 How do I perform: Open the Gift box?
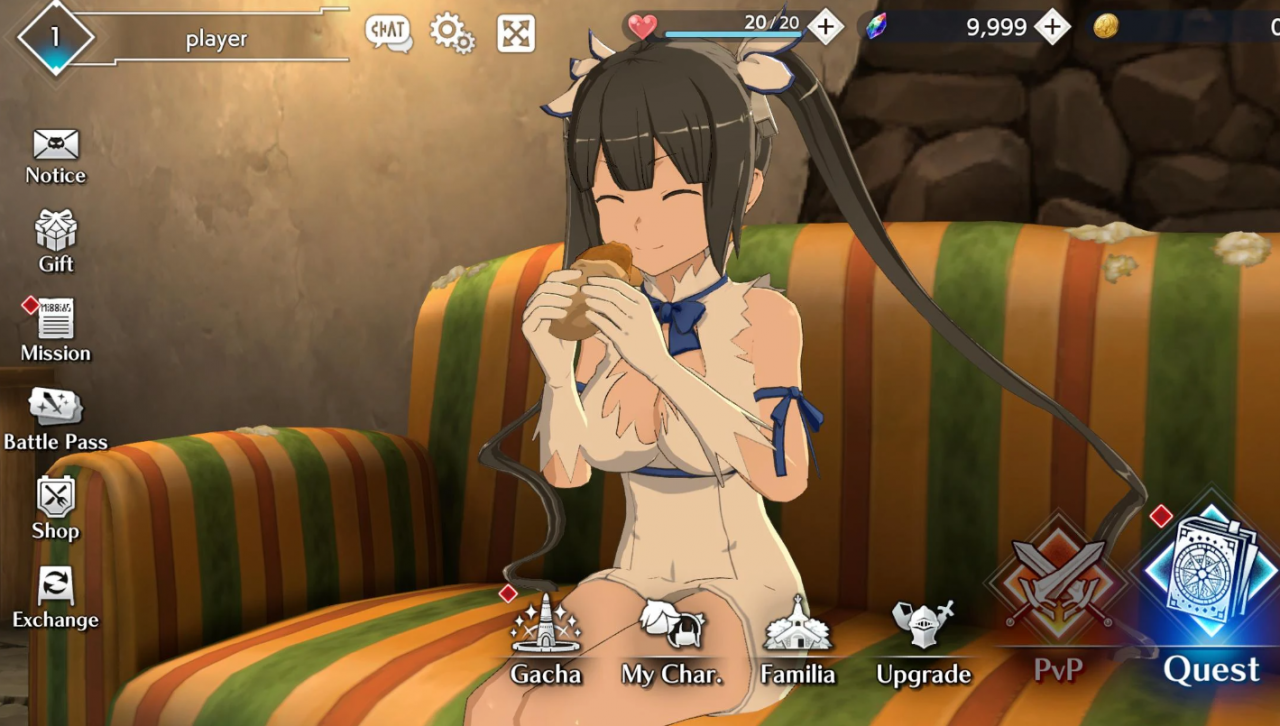pos(56,241)
